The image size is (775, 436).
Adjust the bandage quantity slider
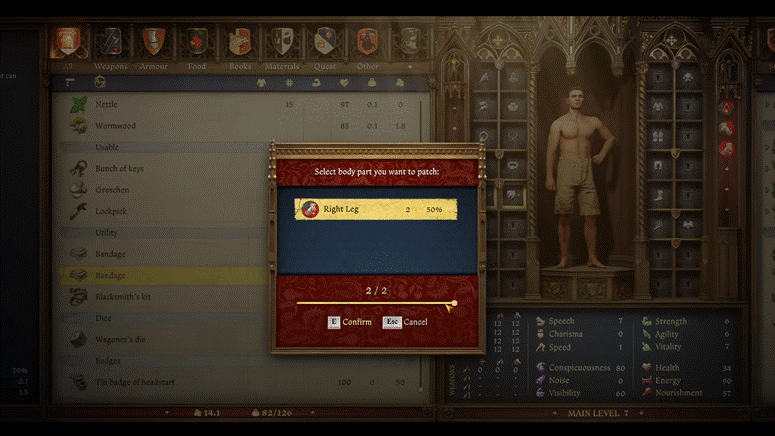click(x=454, y=303)
